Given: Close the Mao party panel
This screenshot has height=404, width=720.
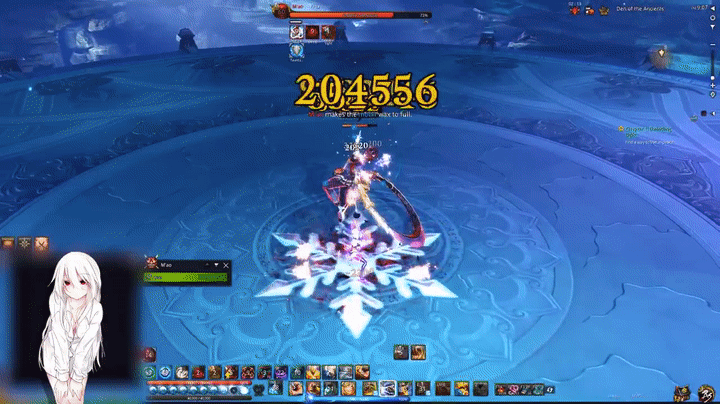Looking at the screenshot, I should pyautogui.click(x=227, y=265).
